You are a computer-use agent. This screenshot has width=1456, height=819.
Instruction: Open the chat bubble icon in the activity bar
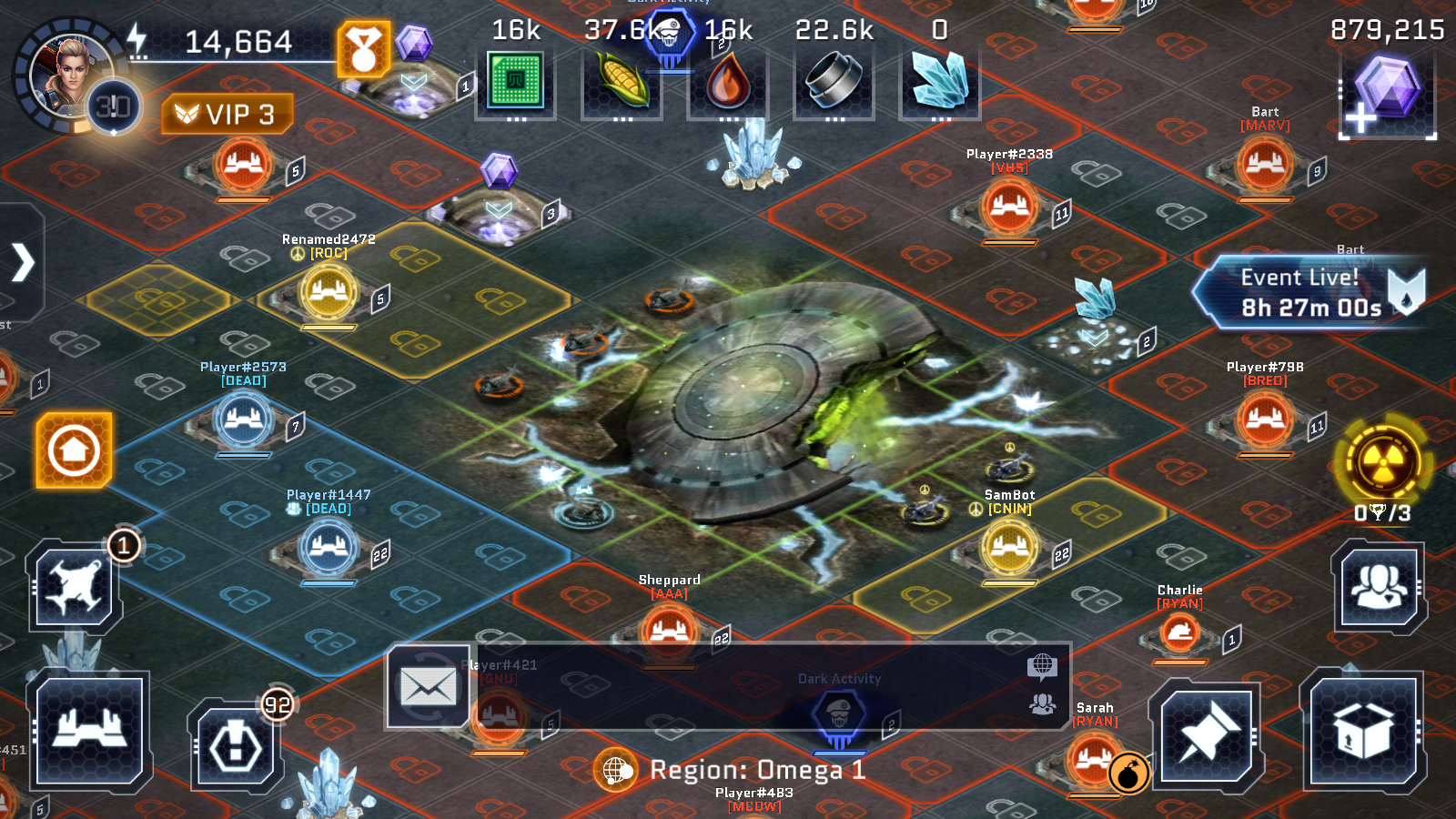pos(1041,667)
